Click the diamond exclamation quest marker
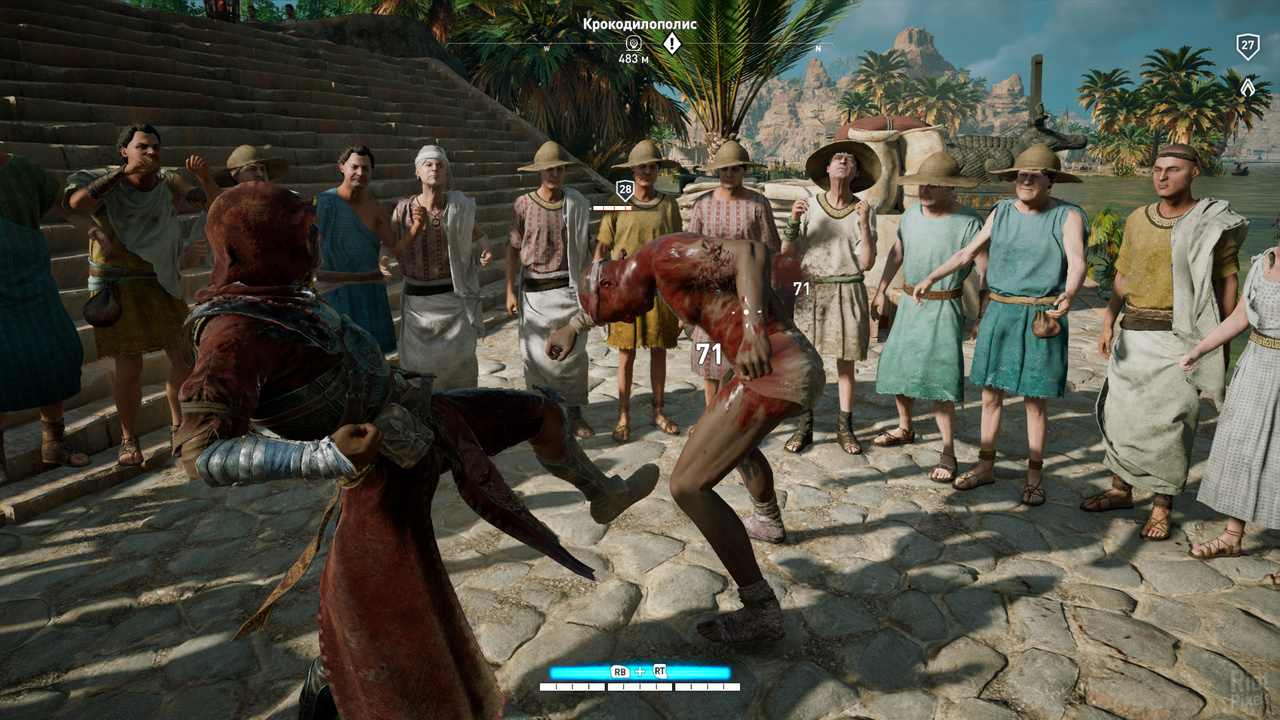This screenshot has width=1280, height=720. coord(672,43)
